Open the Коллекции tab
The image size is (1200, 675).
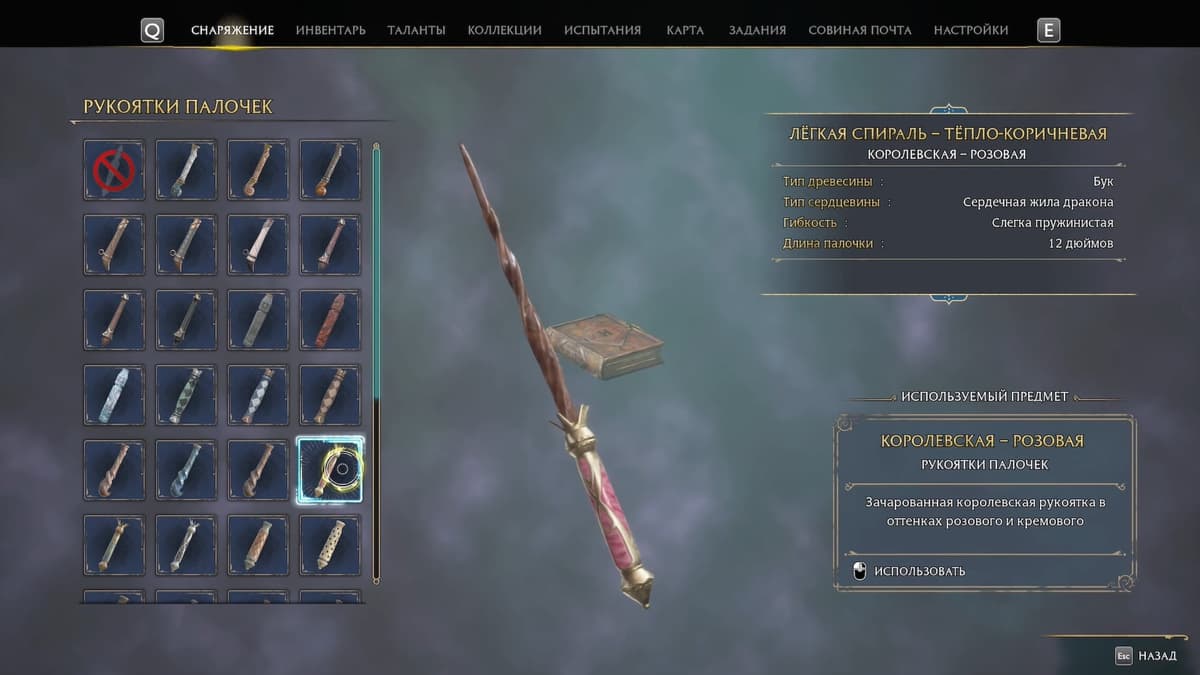tap(504, 30)
